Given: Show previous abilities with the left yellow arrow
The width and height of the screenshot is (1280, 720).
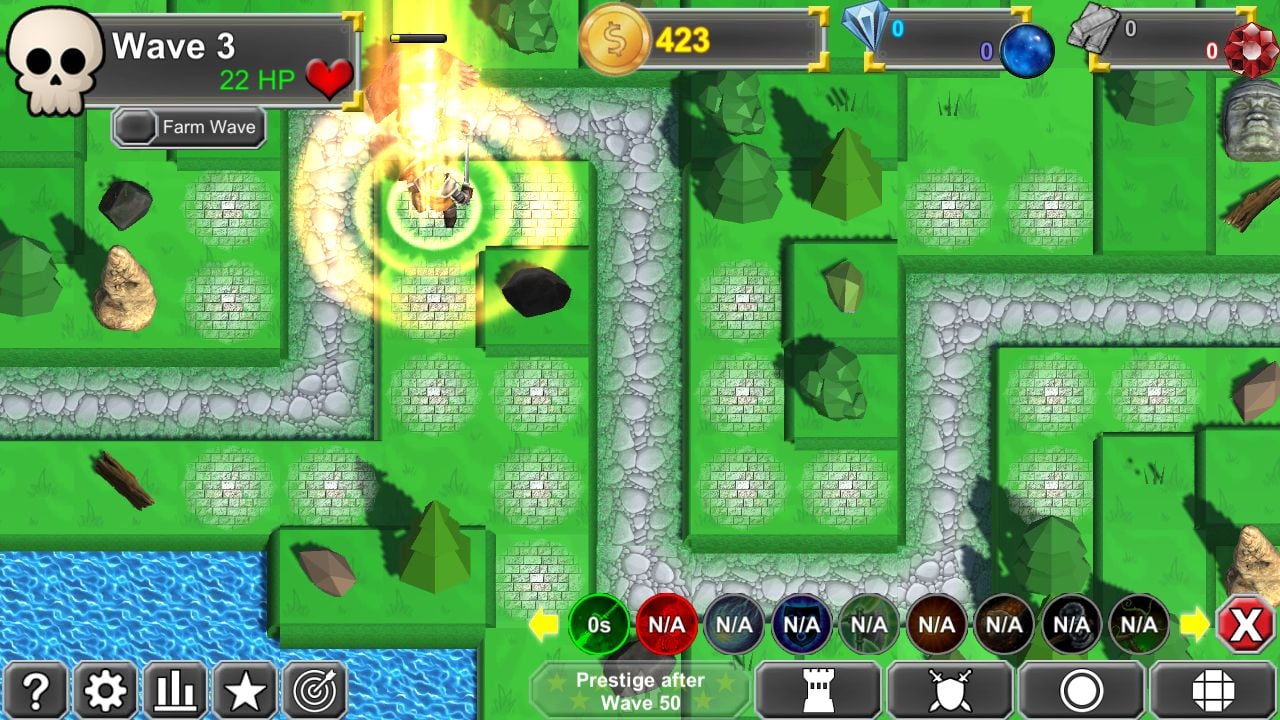Looking at the screenshot, I should 543,626.
